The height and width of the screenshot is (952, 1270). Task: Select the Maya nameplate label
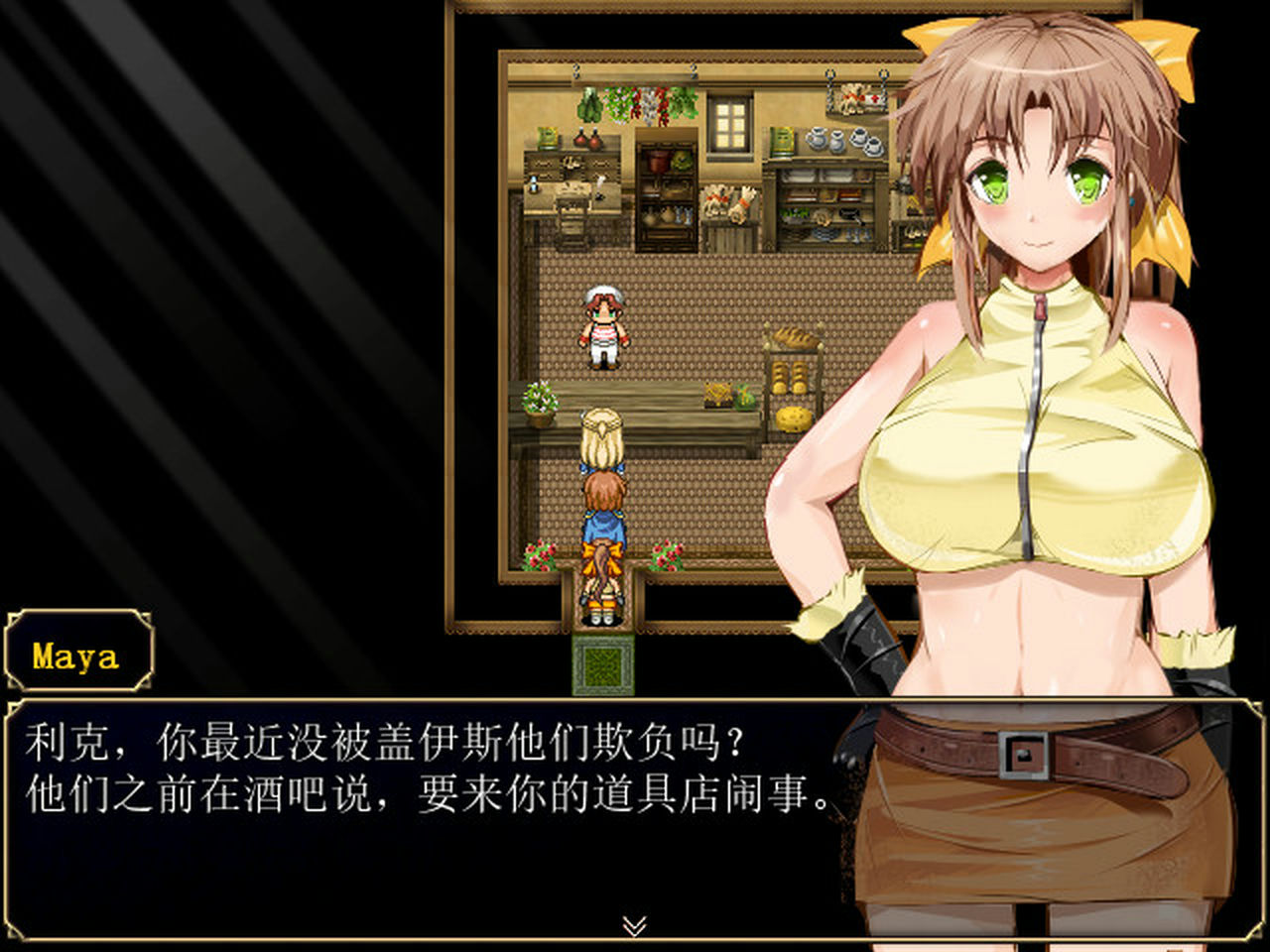tap(77, 654)
